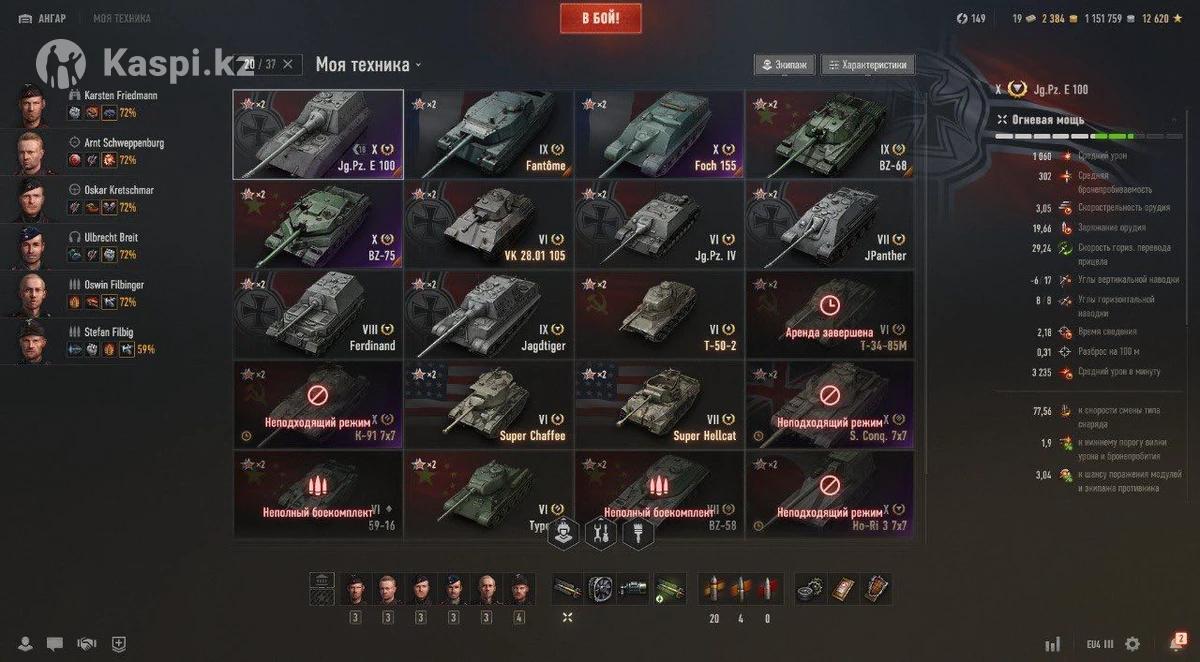Viewport: 1200px width, 662px height.
Task: Expand the Моя техника dropdown
Action: pyautogui.click(x=369, y=65)
